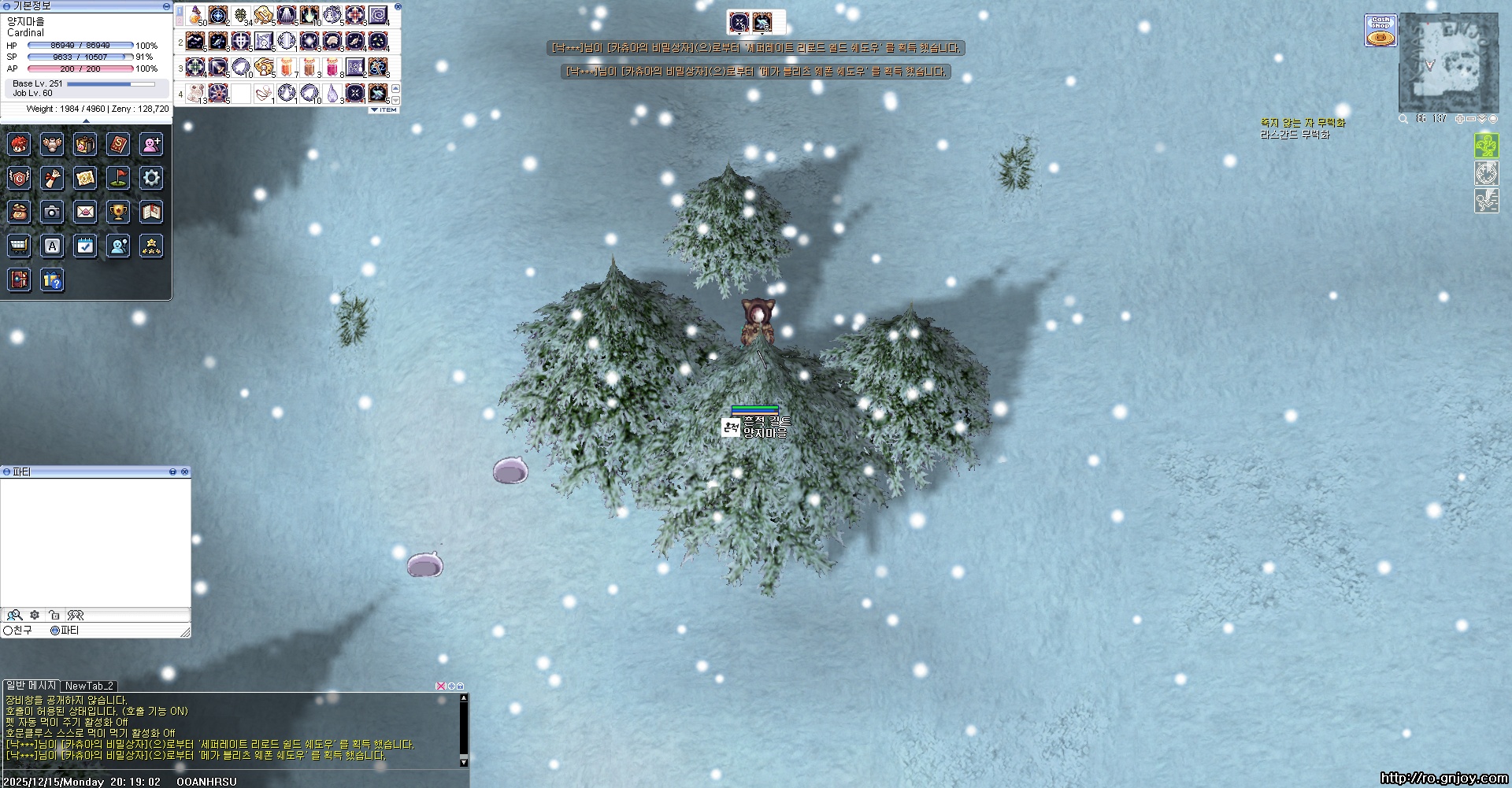Open the red skill book icon
Image resolution: width=1512 pixels, height=788 pixels.
[x=118, y=144]
